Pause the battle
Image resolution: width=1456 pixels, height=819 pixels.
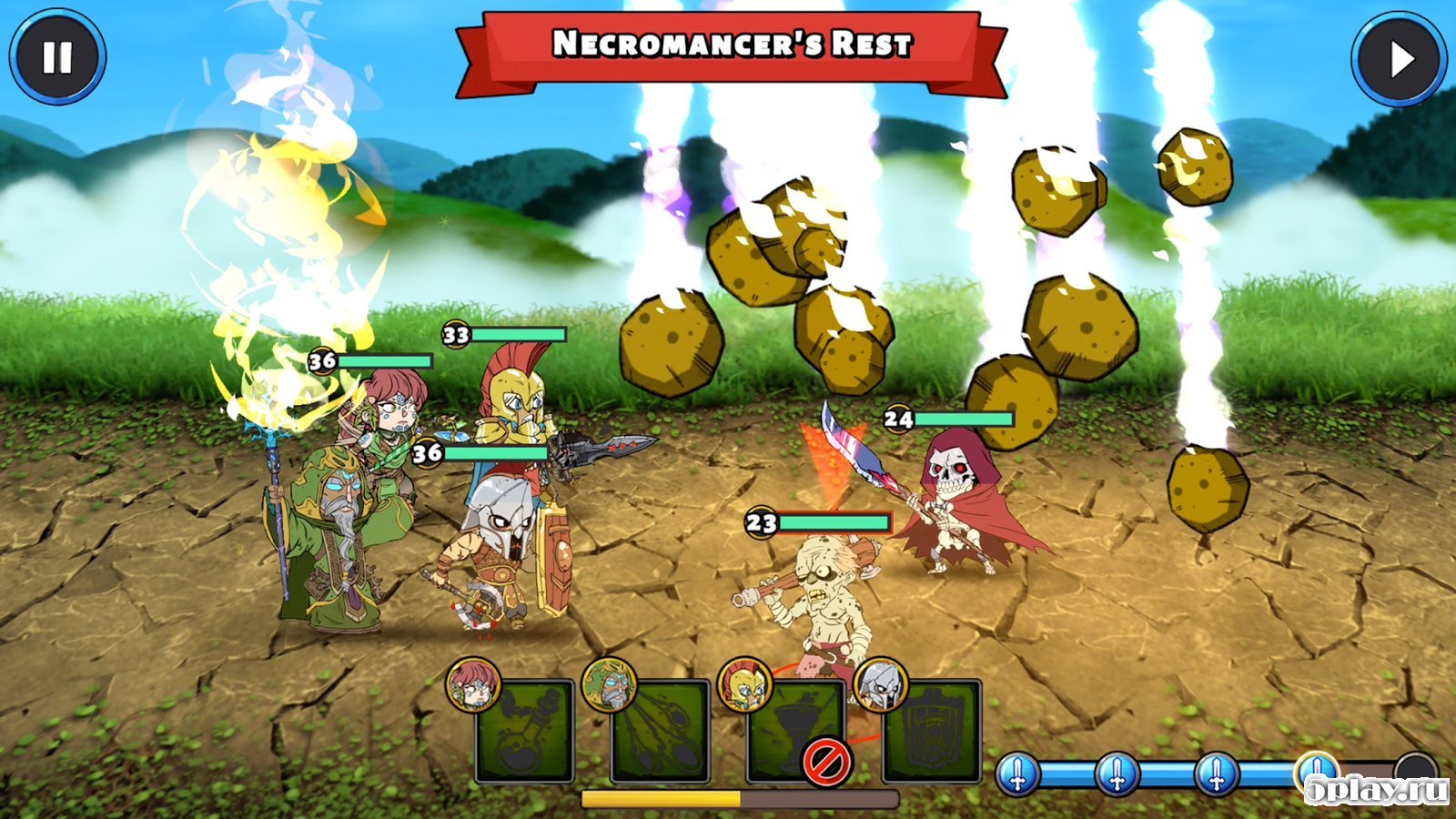[x=57, y=57]
